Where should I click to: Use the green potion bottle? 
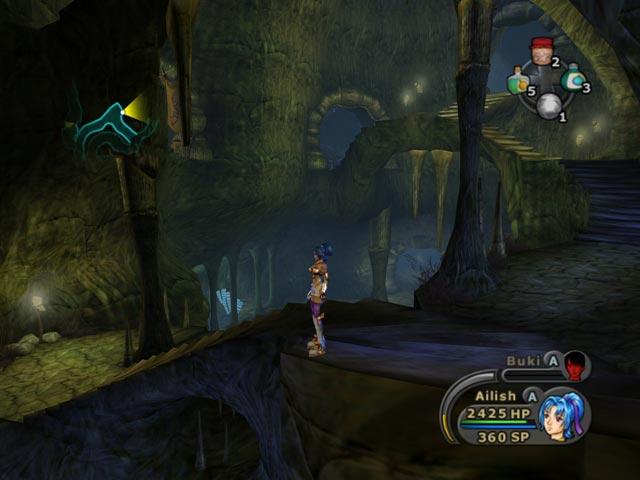(x=517, y=81)
